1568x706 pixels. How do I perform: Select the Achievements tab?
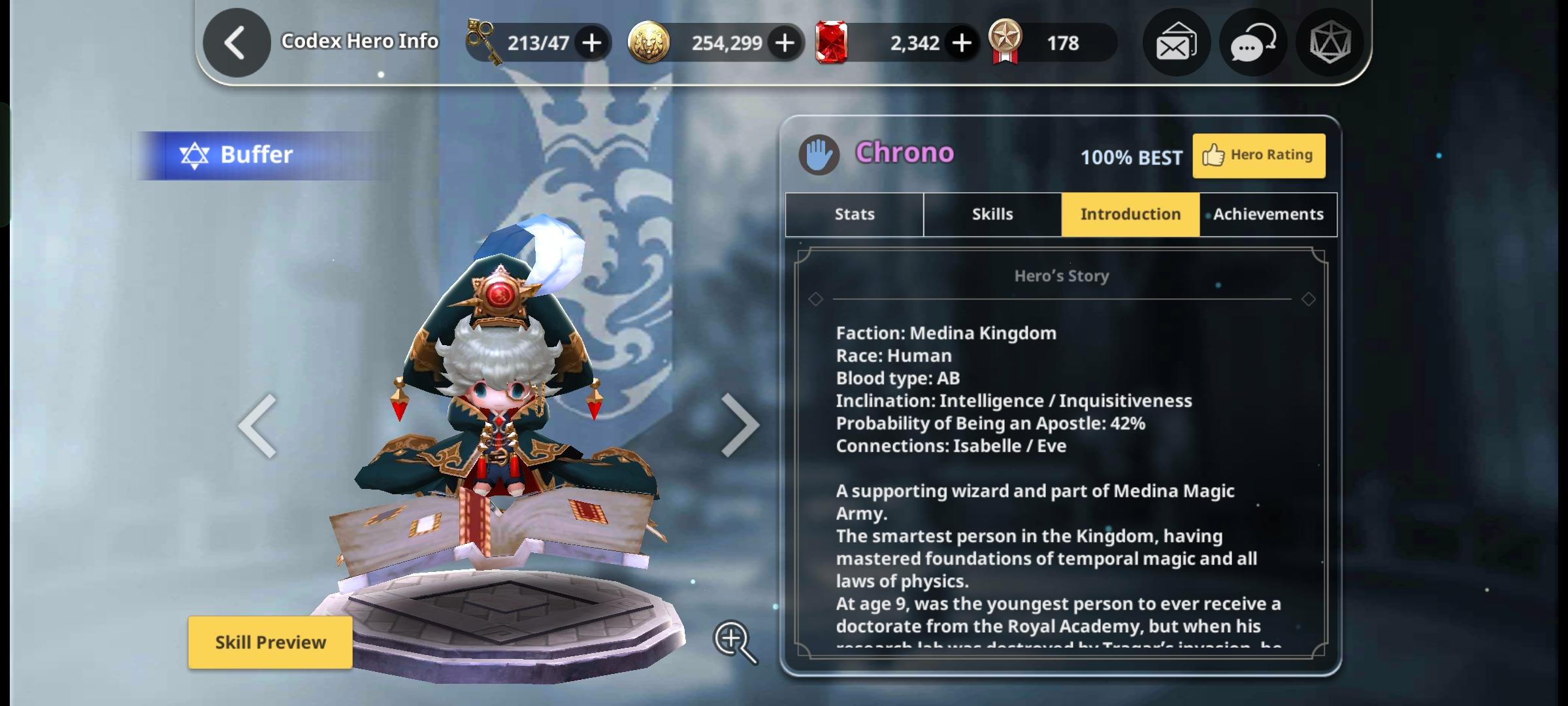(x=1267, y=214)
